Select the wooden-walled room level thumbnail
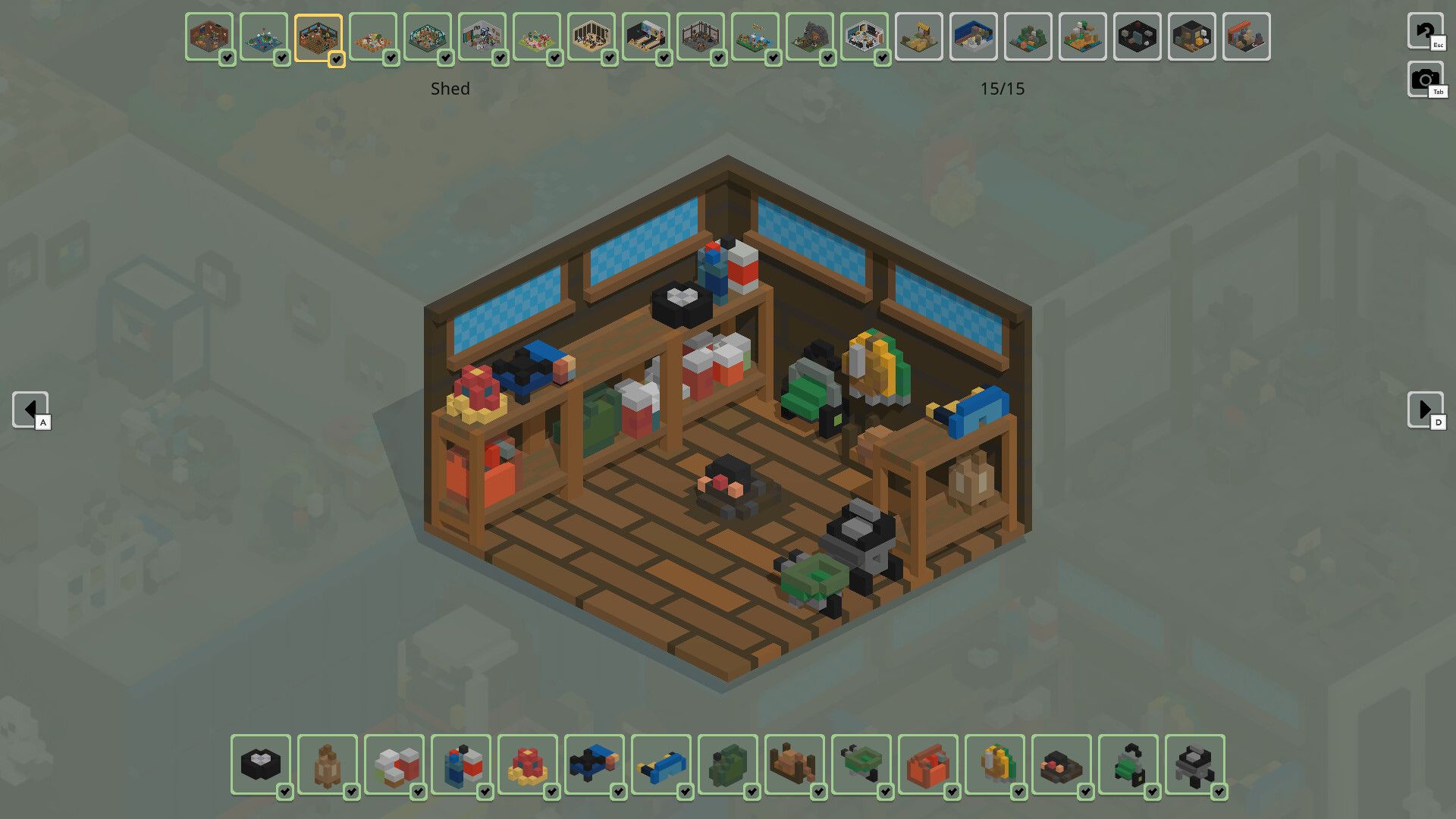The height and width of the screenshot is (819, 1456). coord(591,37)
